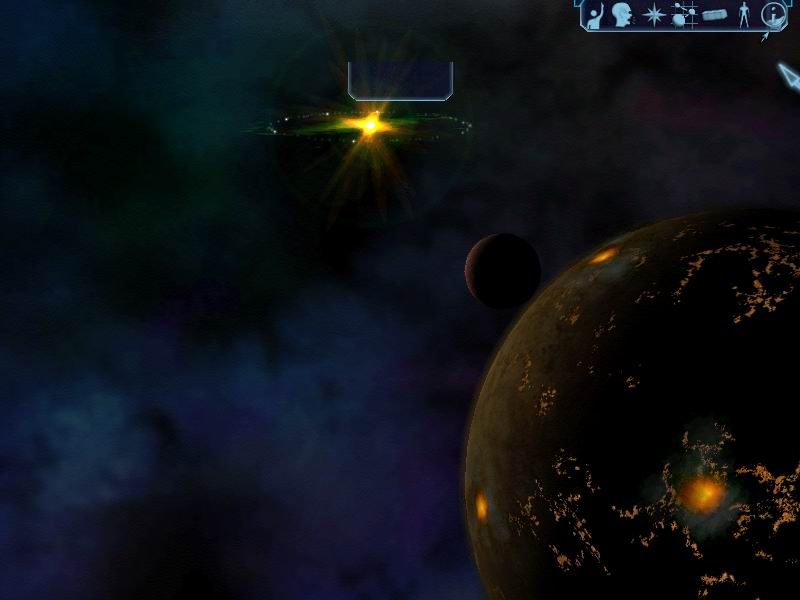Select the eight-pointed star icon
The height and width of the screenshot is (600, 800).
point(653,15)
